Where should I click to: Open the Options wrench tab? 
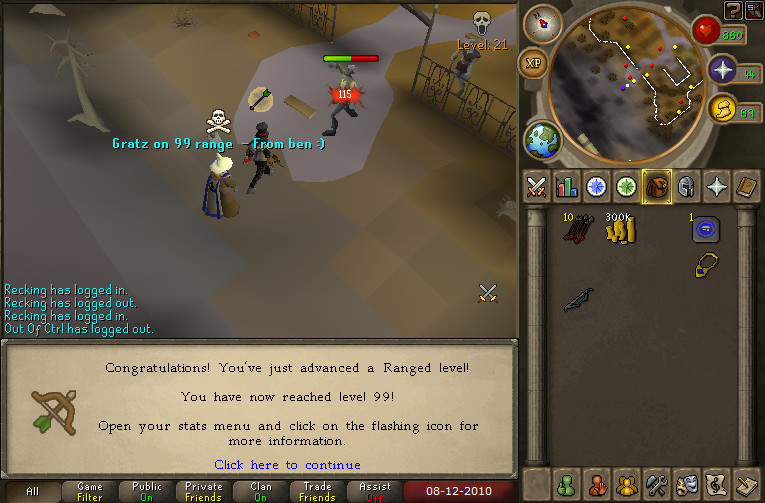point(656,483)
